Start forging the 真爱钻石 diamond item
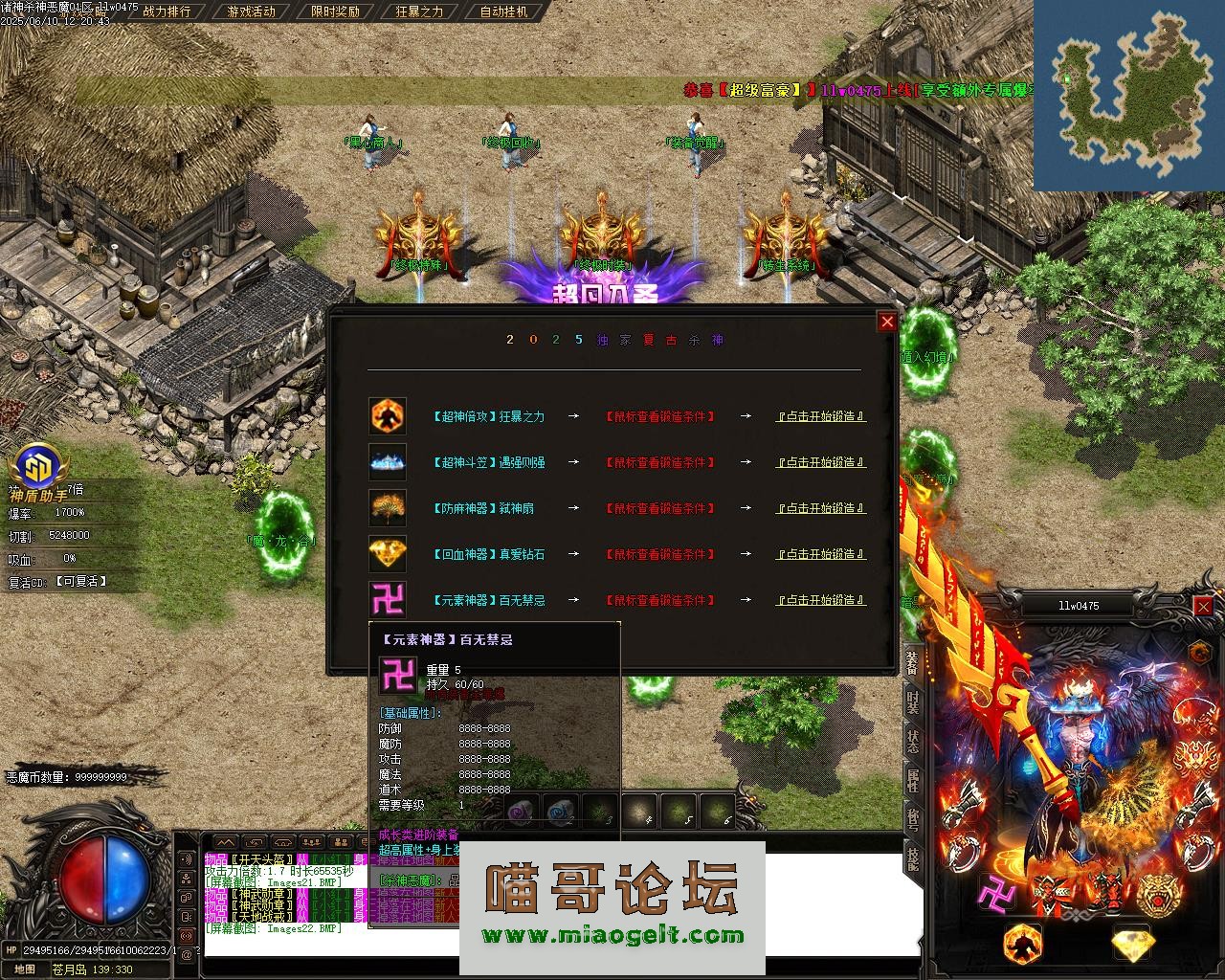The height and width of the screenshot is (980, 1225). pyautogui.click(x=821, y=554)
